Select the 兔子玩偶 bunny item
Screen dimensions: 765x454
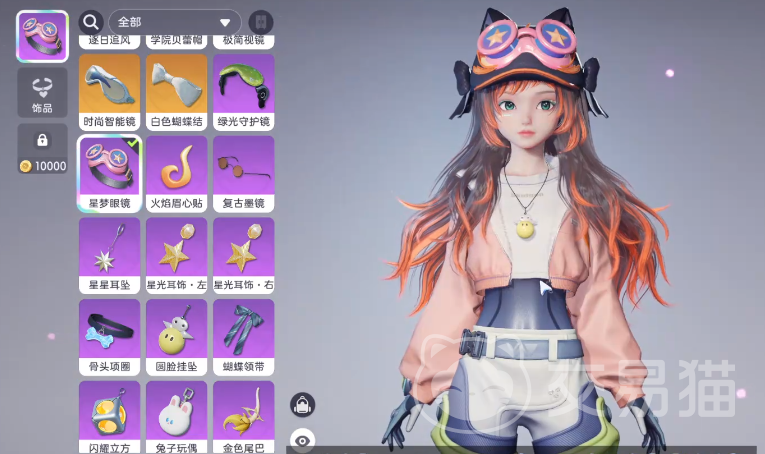(176, 412)
